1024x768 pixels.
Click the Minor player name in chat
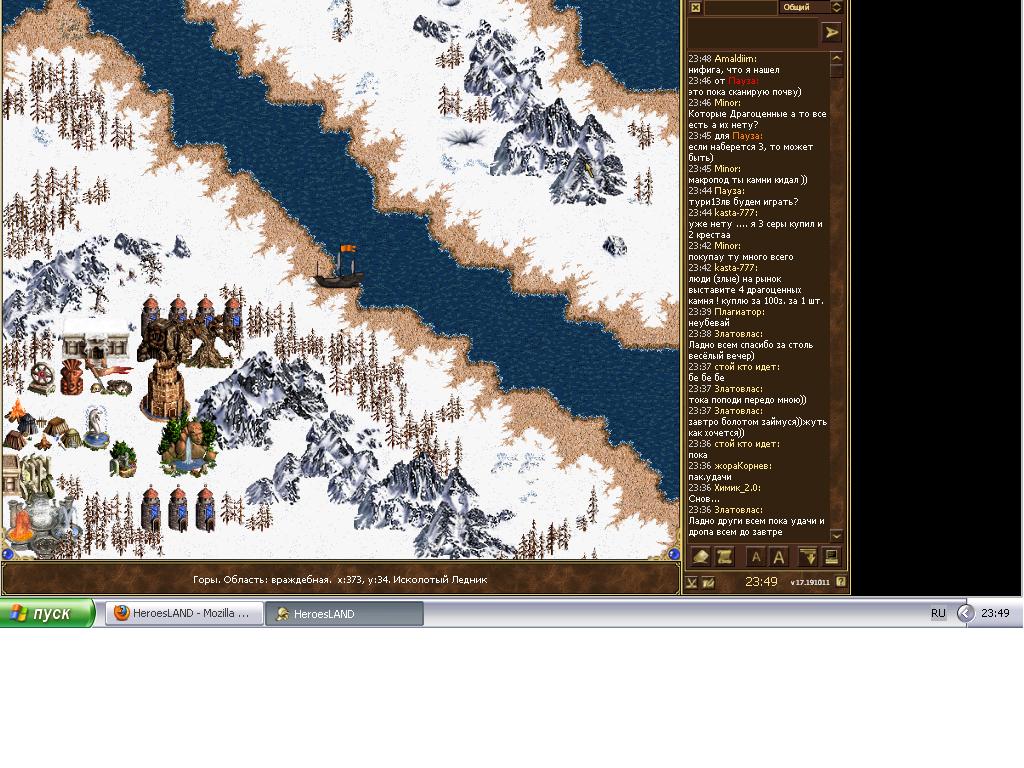pos(727,103)
